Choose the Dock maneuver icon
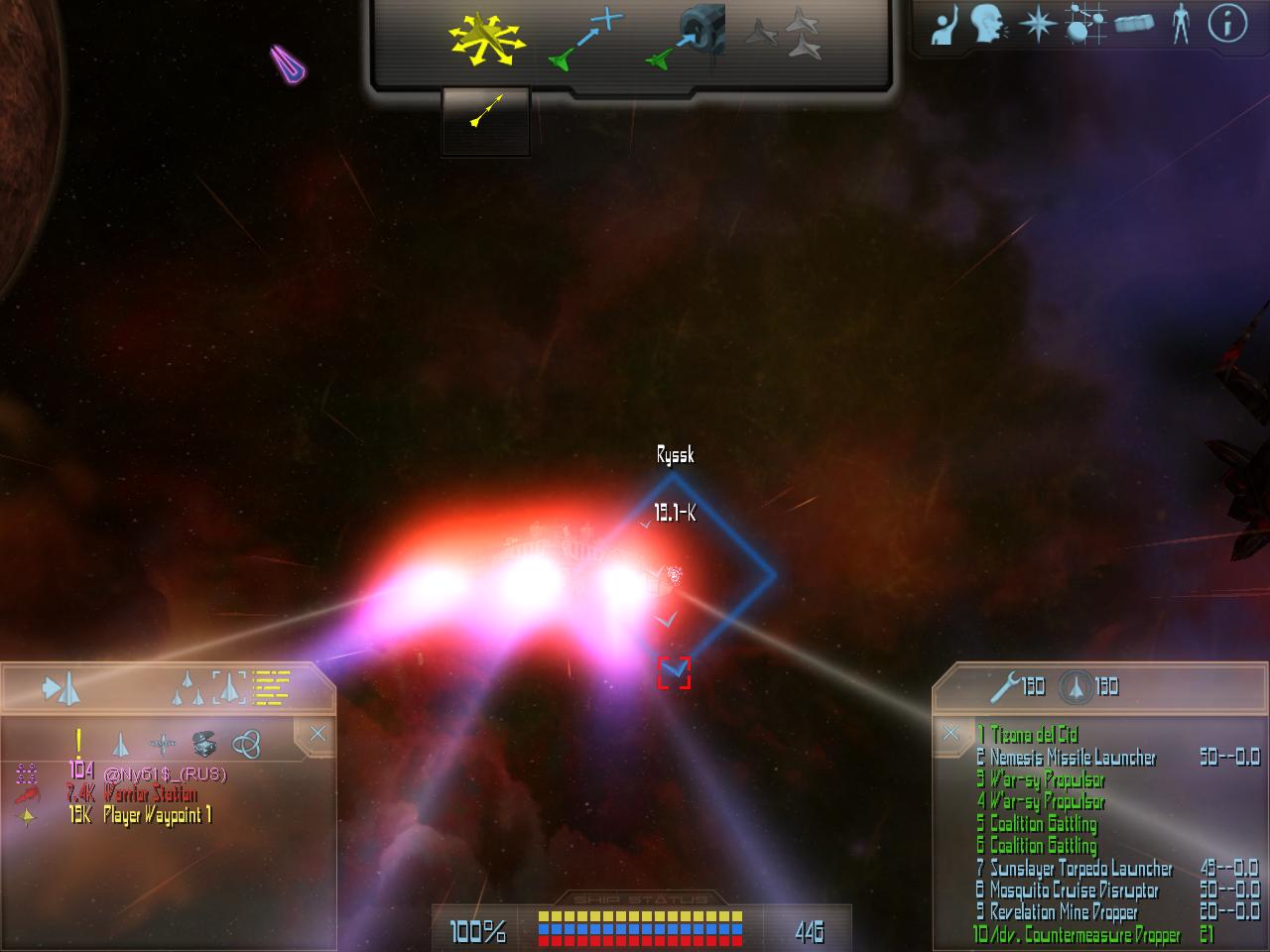The image size is (1270, 952). tap(688, 40)
